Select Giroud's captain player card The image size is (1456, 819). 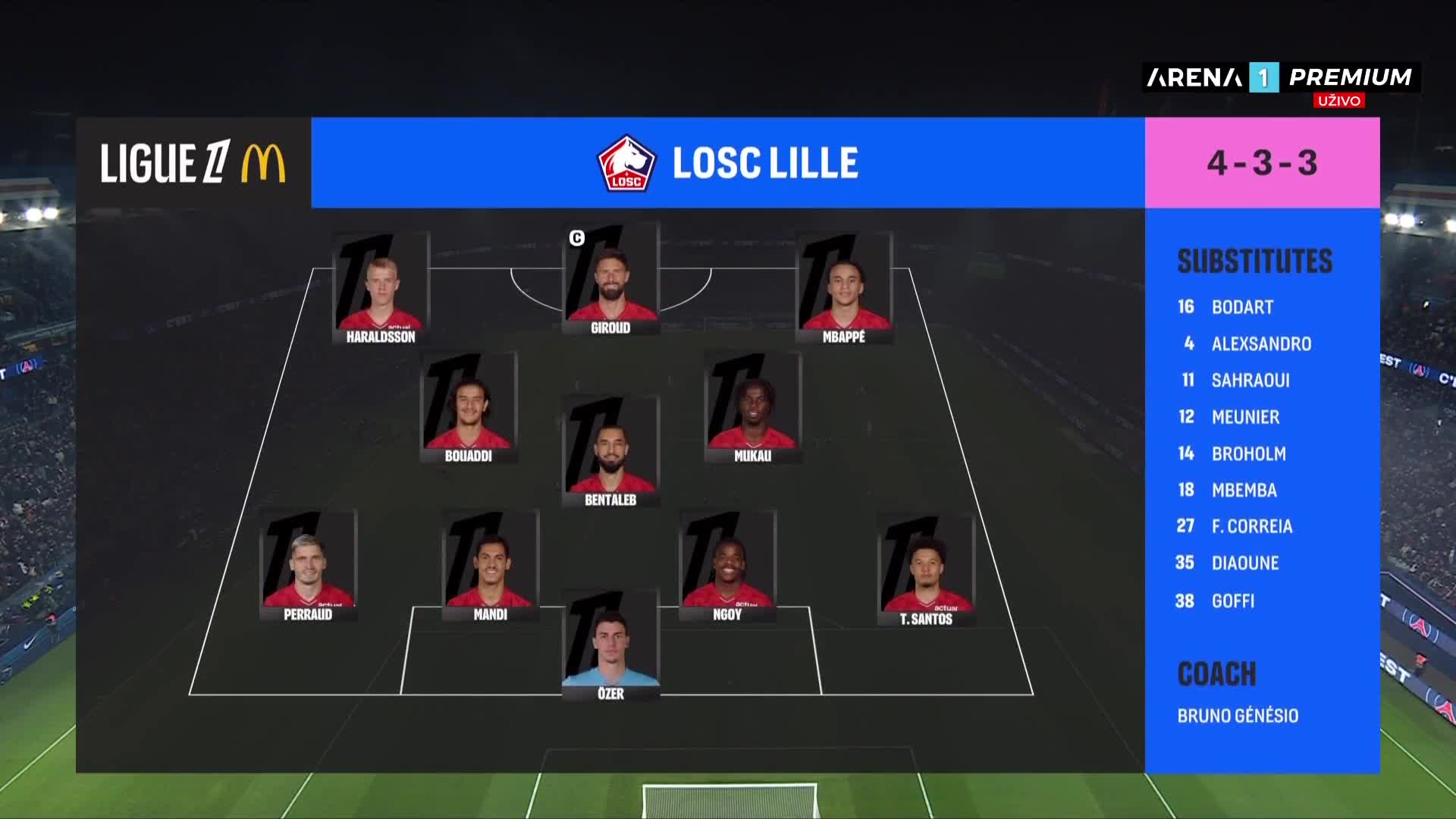pos(610,281)
